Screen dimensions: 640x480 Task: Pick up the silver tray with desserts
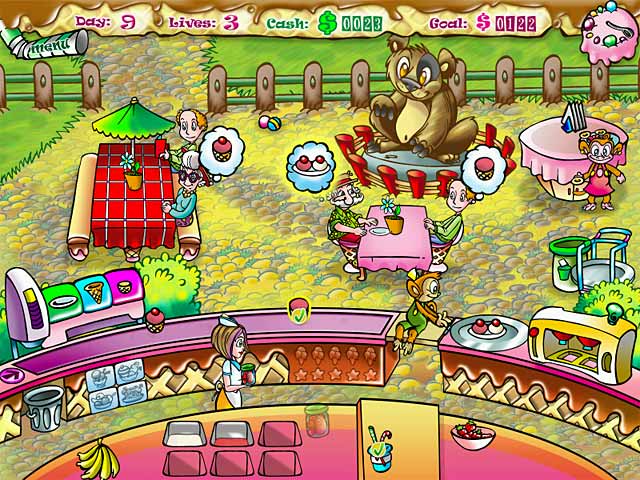[x=487, y=329]
